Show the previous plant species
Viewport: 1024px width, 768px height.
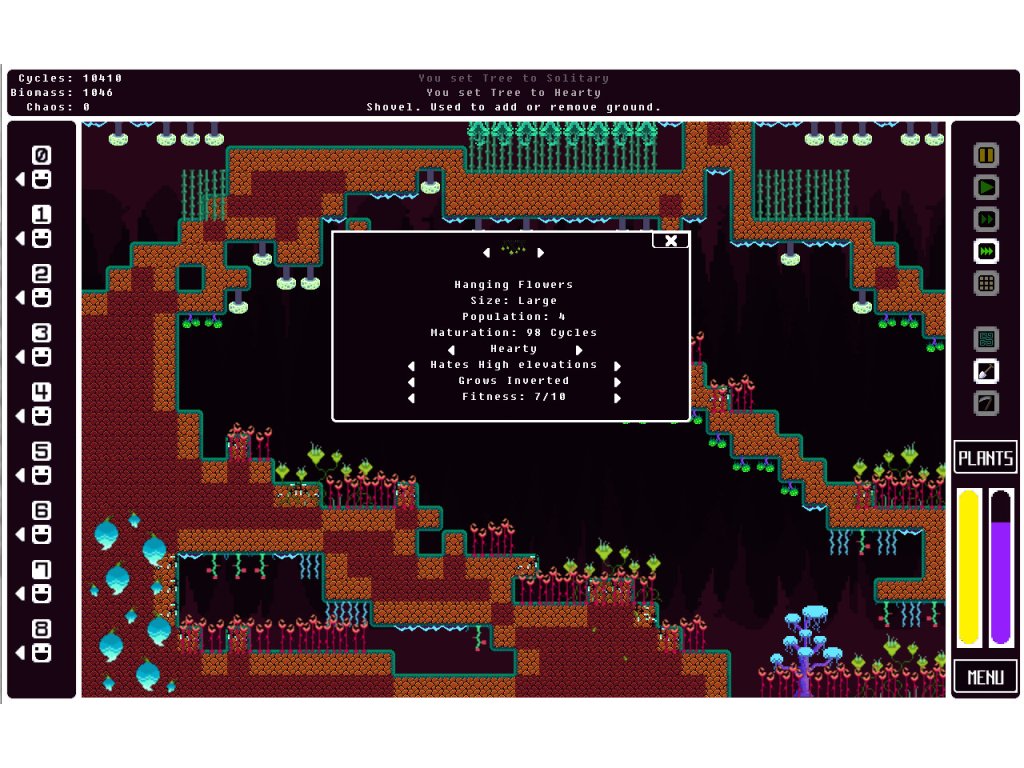coord(487,253)
